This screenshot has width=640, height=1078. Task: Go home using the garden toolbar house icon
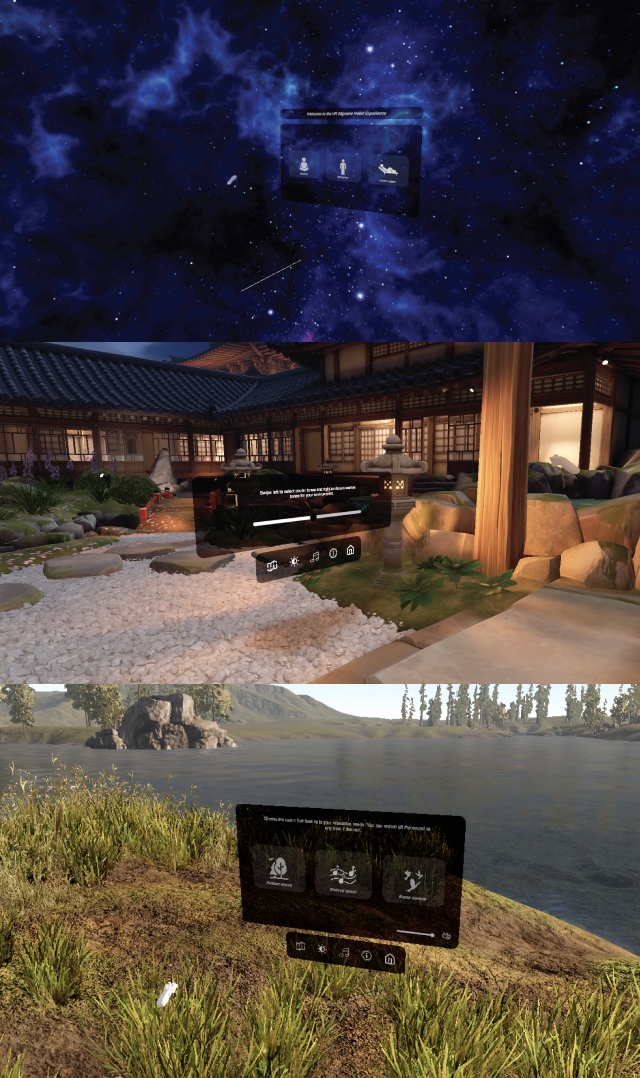[x=351, y=550]
